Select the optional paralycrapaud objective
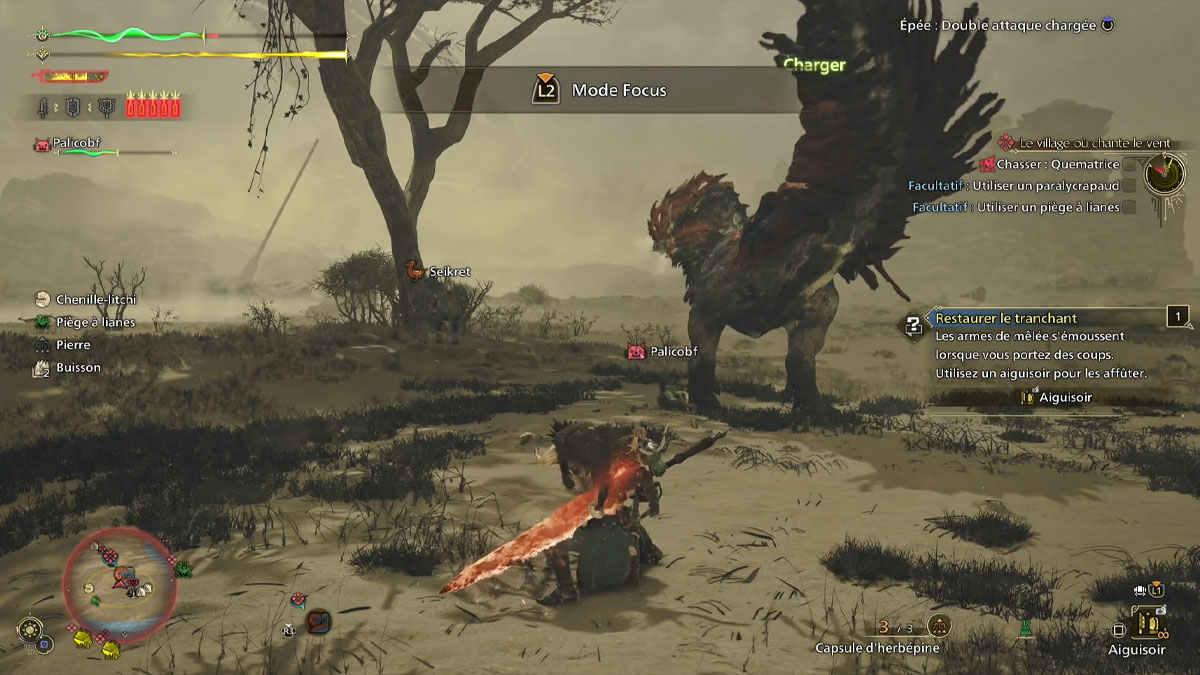 [1020, 185]
